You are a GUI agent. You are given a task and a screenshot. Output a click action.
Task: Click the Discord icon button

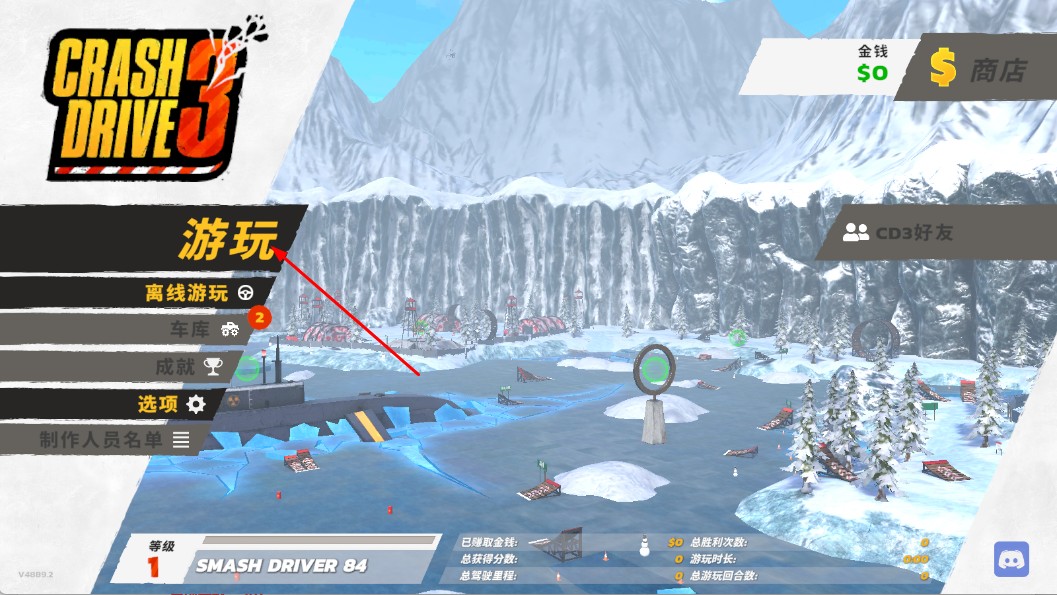pos(1011,559)
